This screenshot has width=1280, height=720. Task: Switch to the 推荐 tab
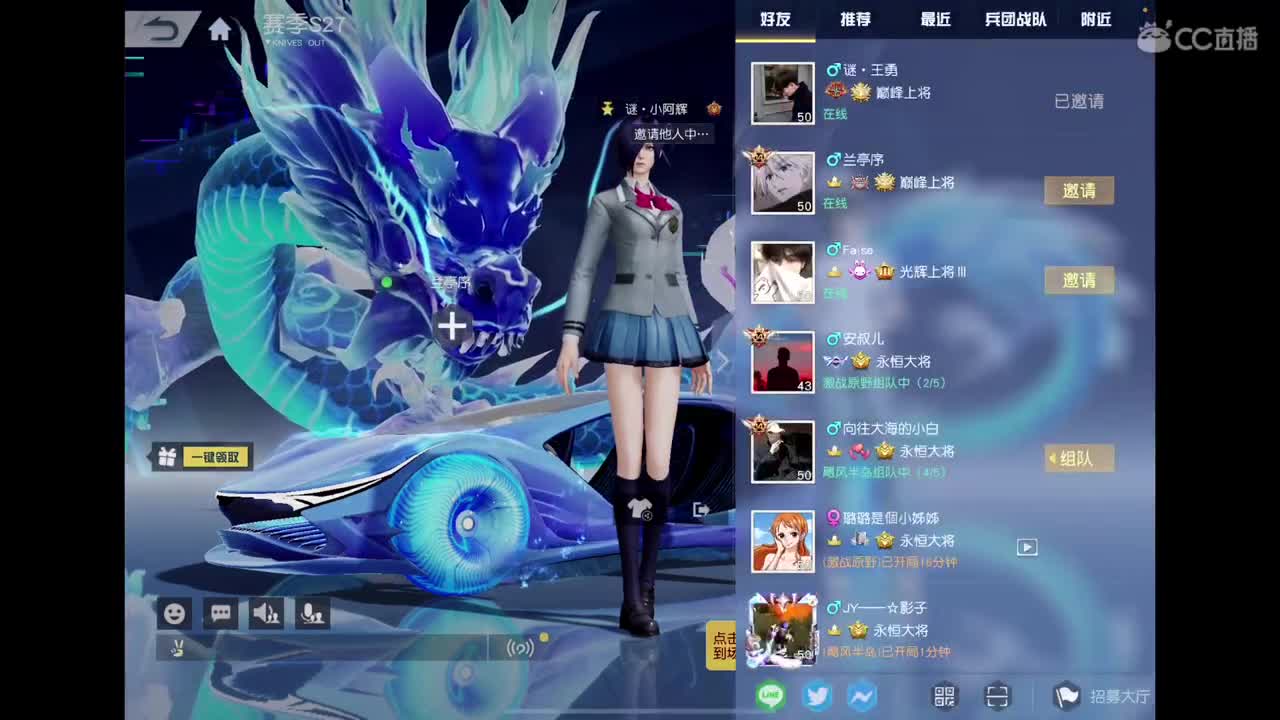pyautogui.click(x=853, y=19)
